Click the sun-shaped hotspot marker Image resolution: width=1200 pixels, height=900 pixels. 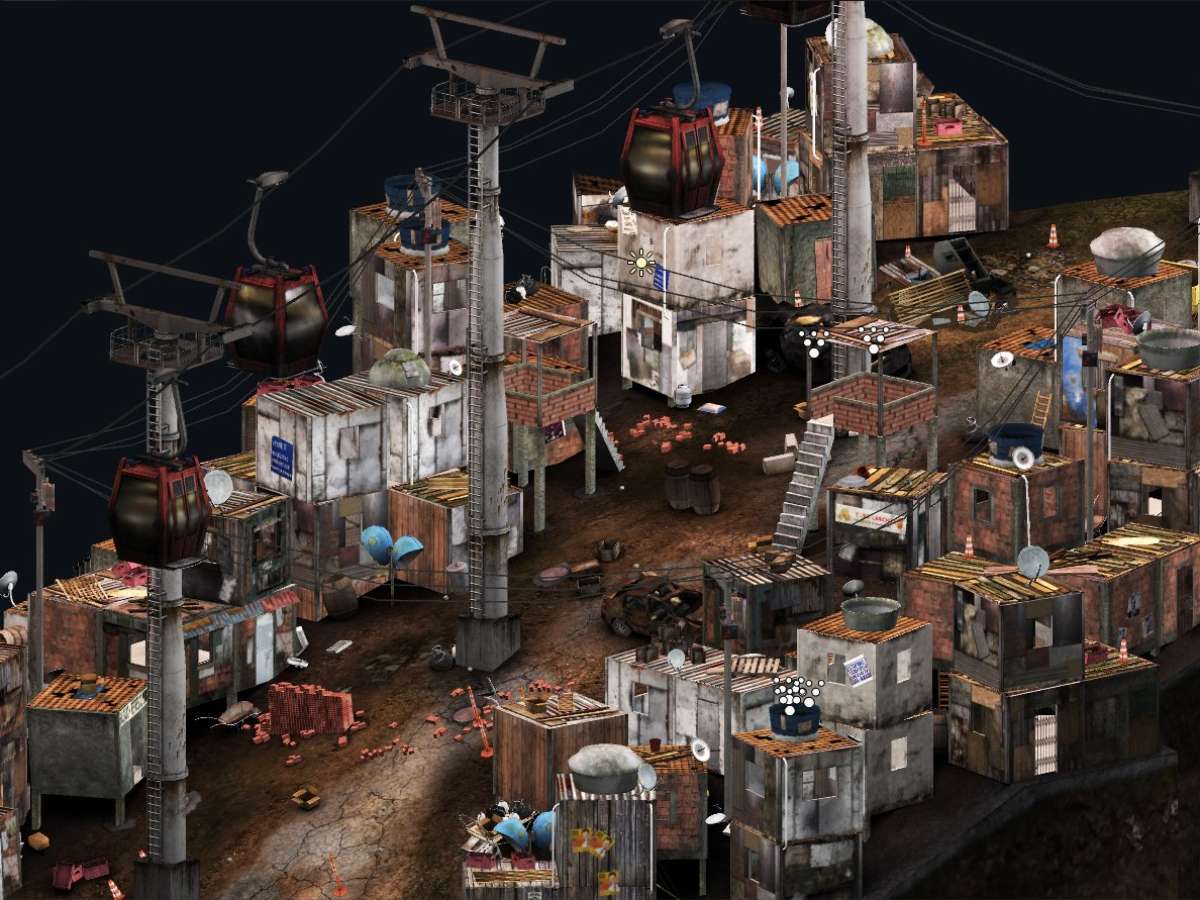640,264
